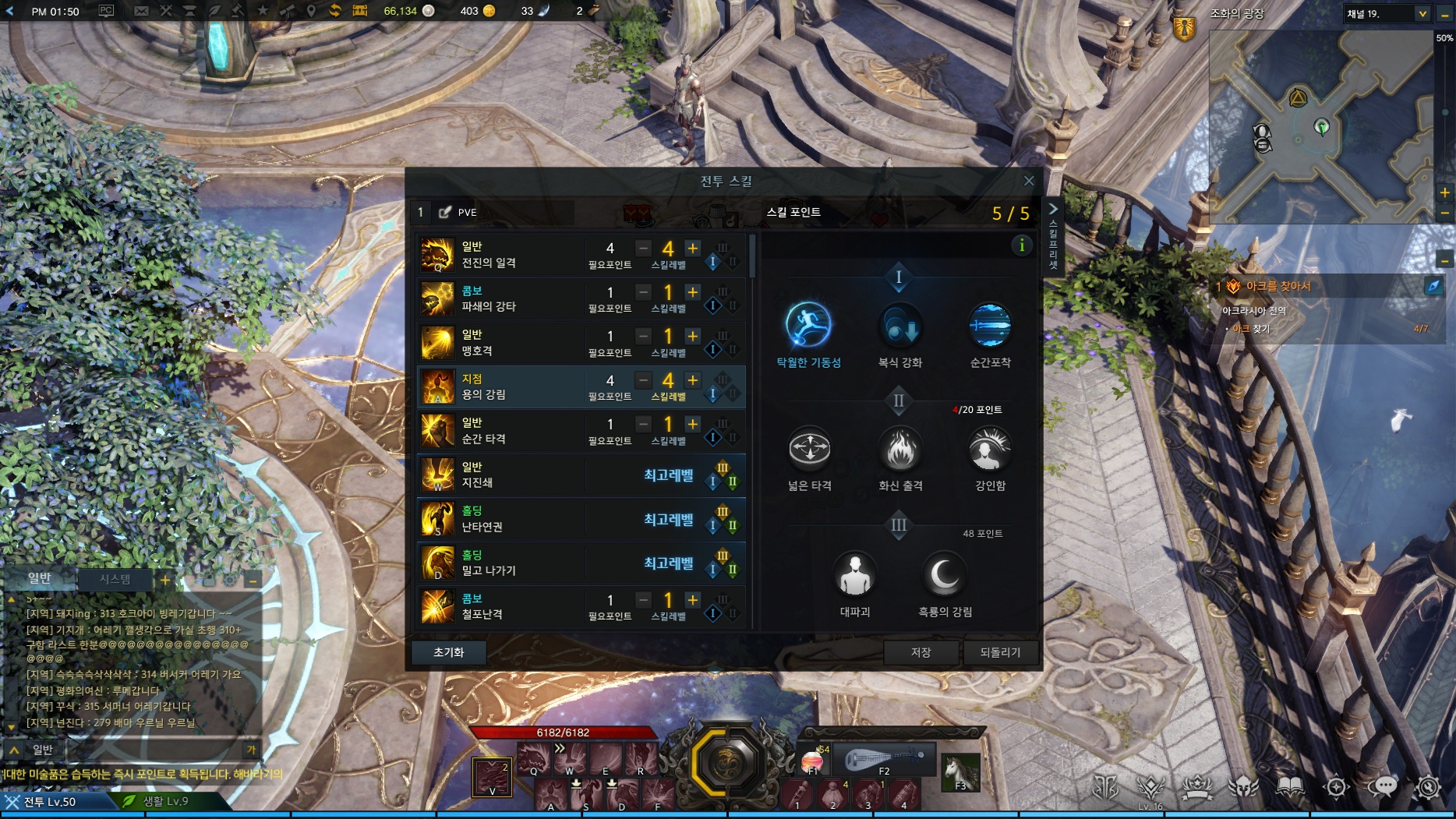Viewport: 1456px width, 819px height.
Task: Switch chat to the 시스템 tab
Action: [x=115, y=579]
